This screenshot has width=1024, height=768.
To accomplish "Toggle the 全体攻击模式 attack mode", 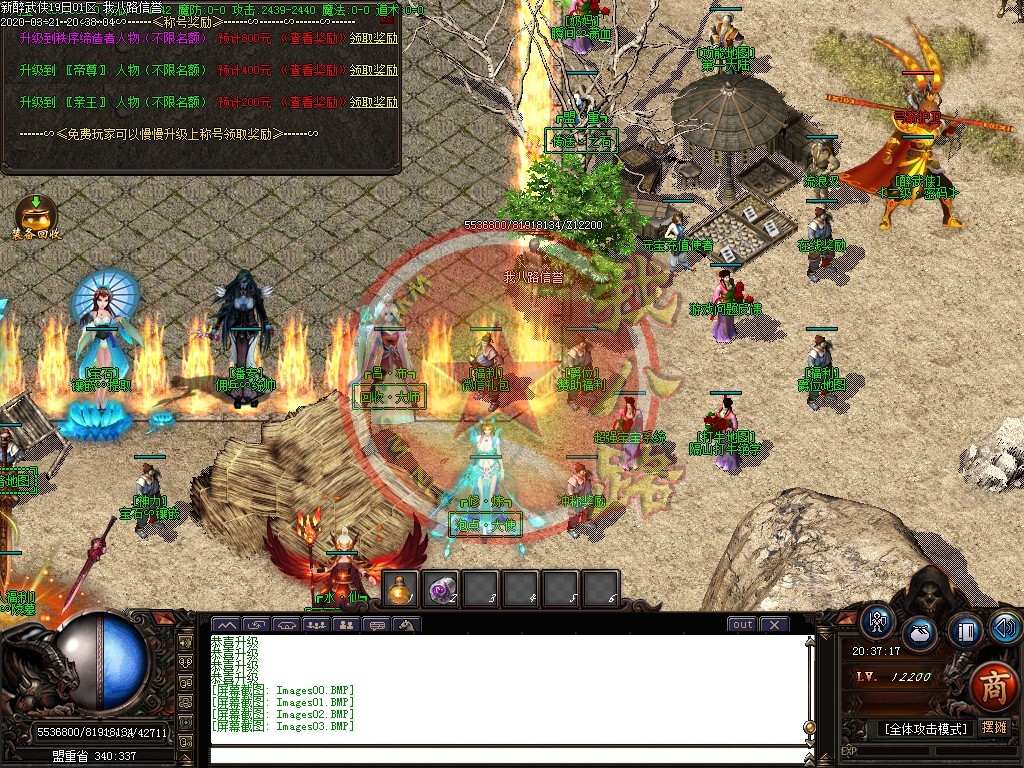I will [926, 729].
